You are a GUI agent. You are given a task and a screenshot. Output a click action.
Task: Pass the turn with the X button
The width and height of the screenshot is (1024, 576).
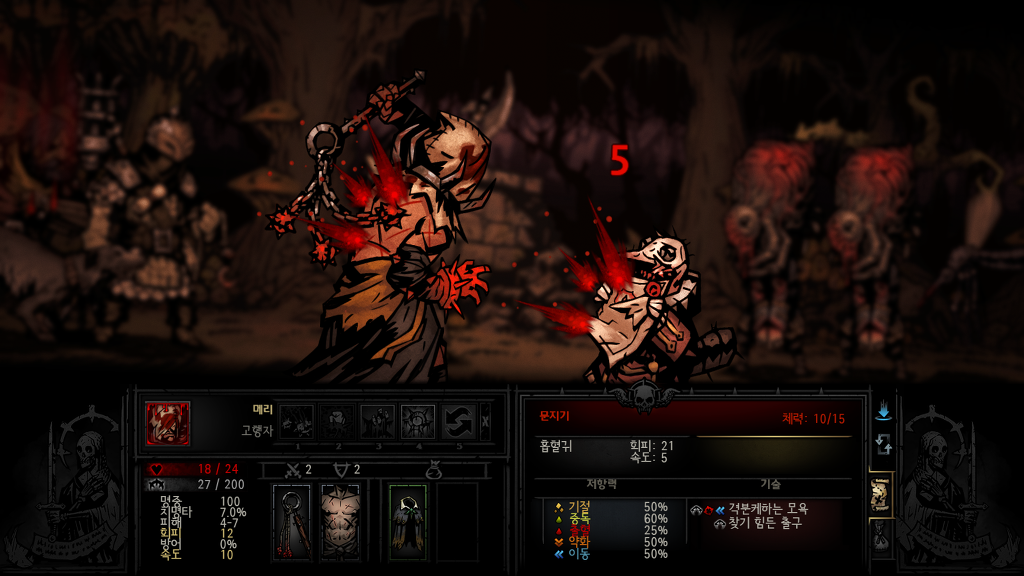click(x=486, y=421)
